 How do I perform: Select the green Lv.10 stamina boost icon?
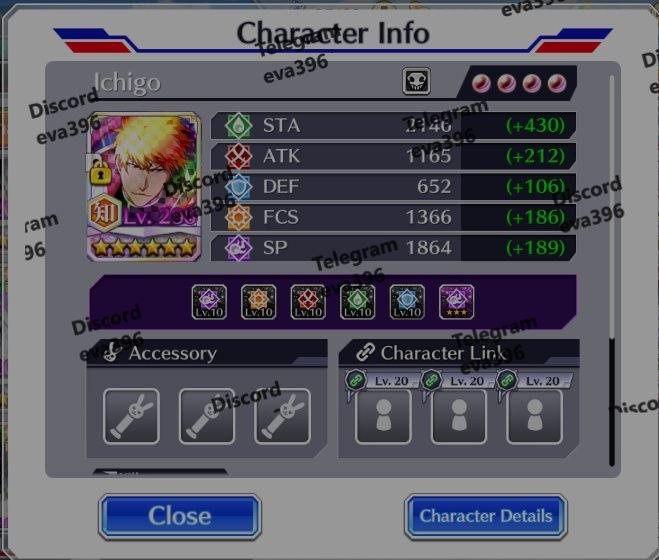tap(358, 302)
